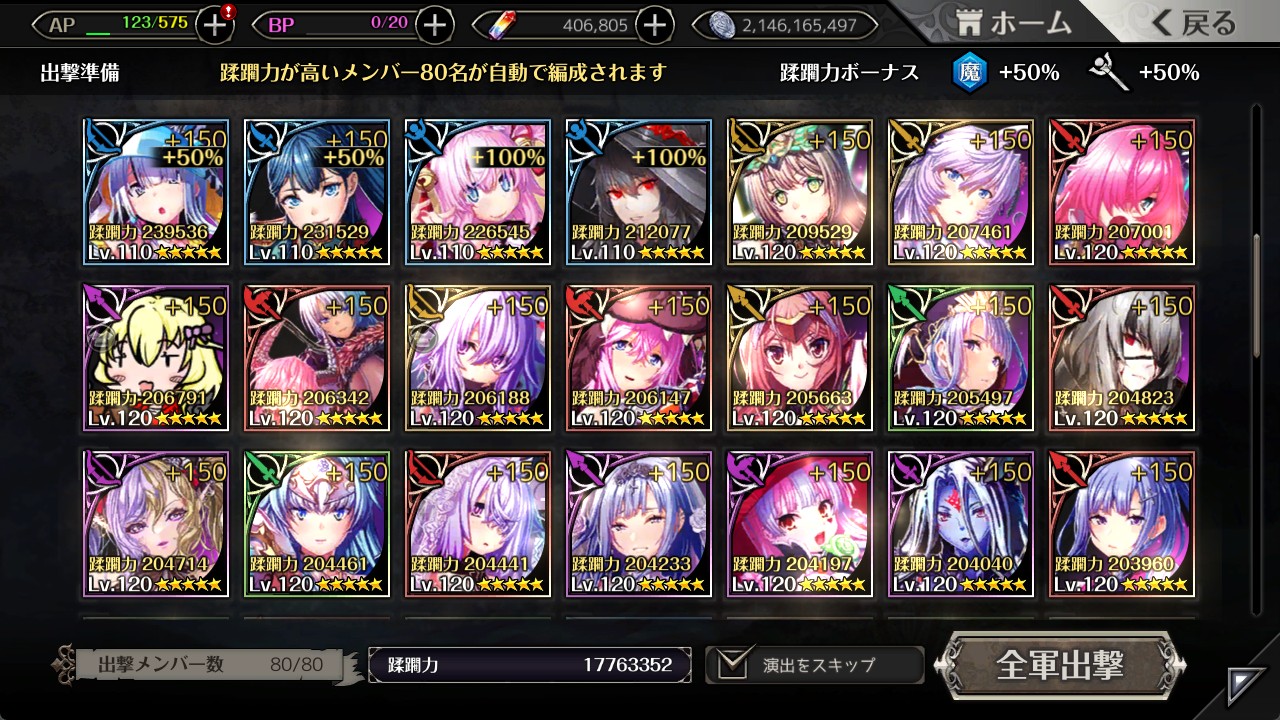Screen dimensions: 1280x720
Task: Choose the unit card with power 226545
Action: click(x=477, y=192)
